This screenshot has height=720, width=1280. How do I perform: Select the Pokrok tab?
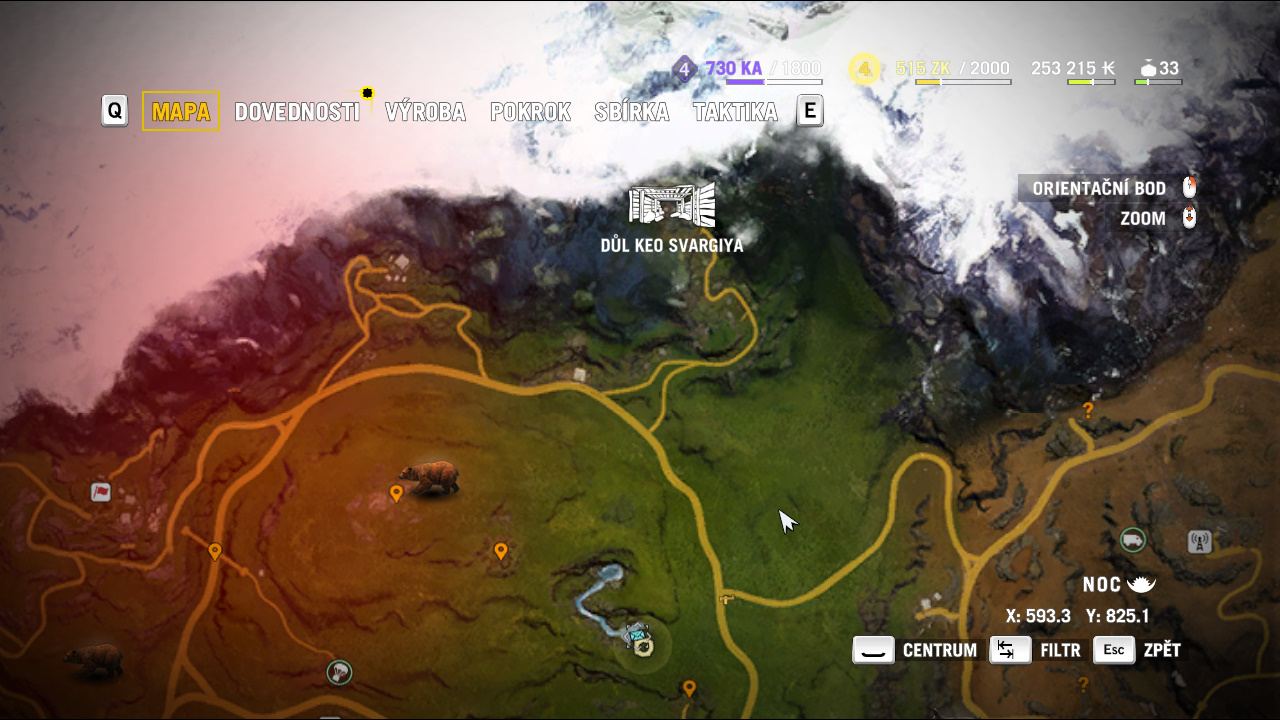coord(530,112)
